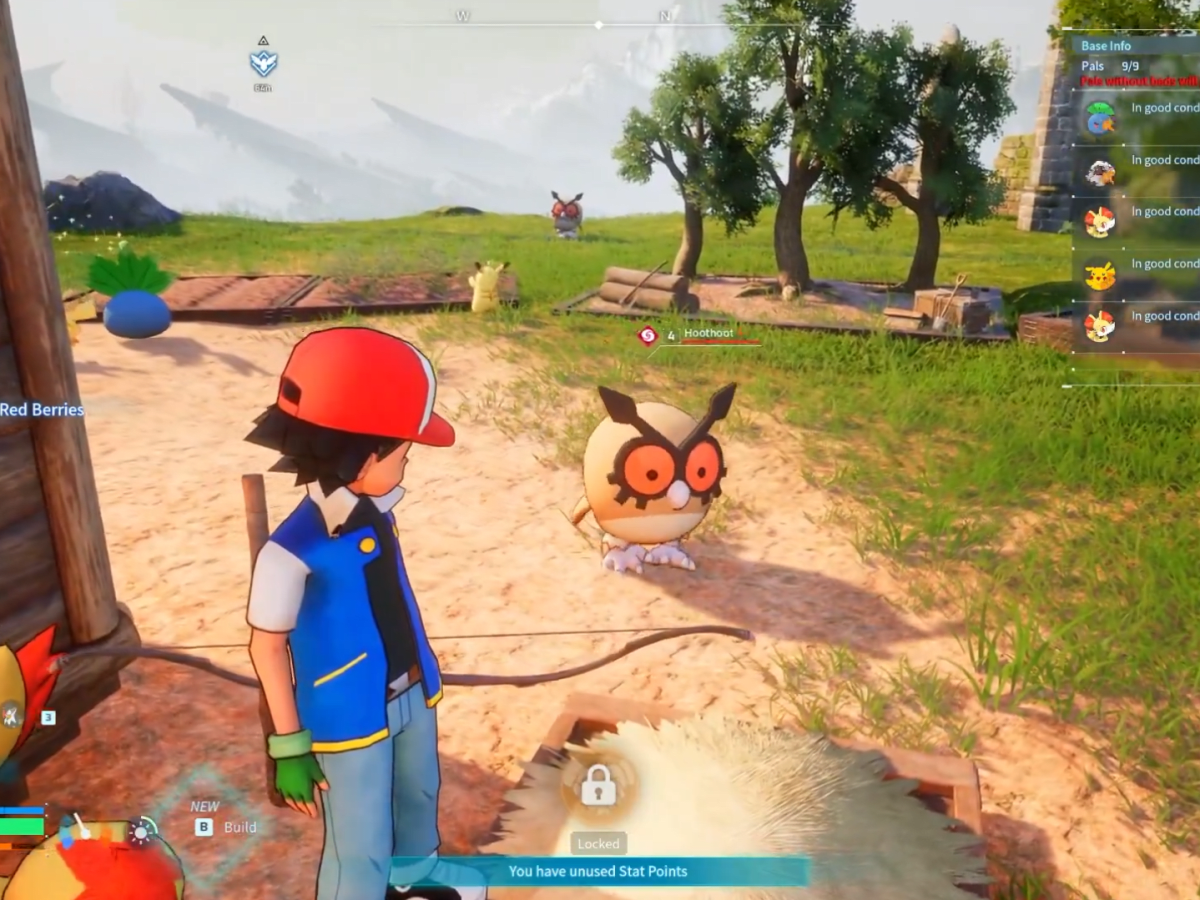The height and width of the screenshot is (900, 1200).
Task: Click the Locked padlock icon
Action: [598, 784]
